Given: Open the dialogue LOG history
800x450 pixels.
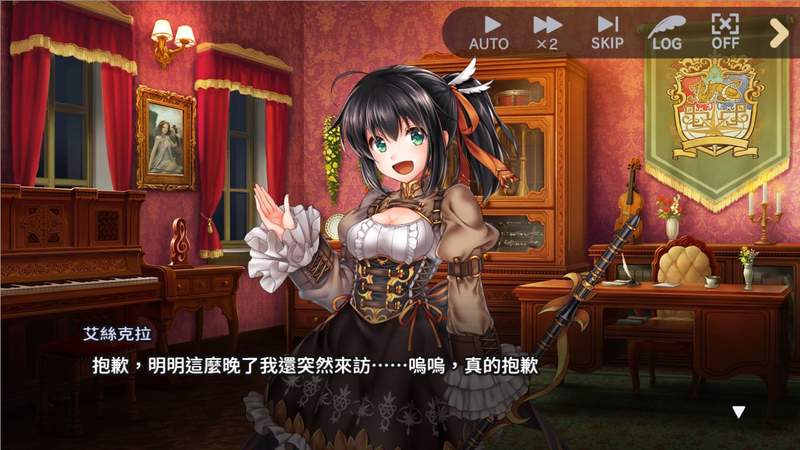Looking at the screenshot, I should click(666, 32).
